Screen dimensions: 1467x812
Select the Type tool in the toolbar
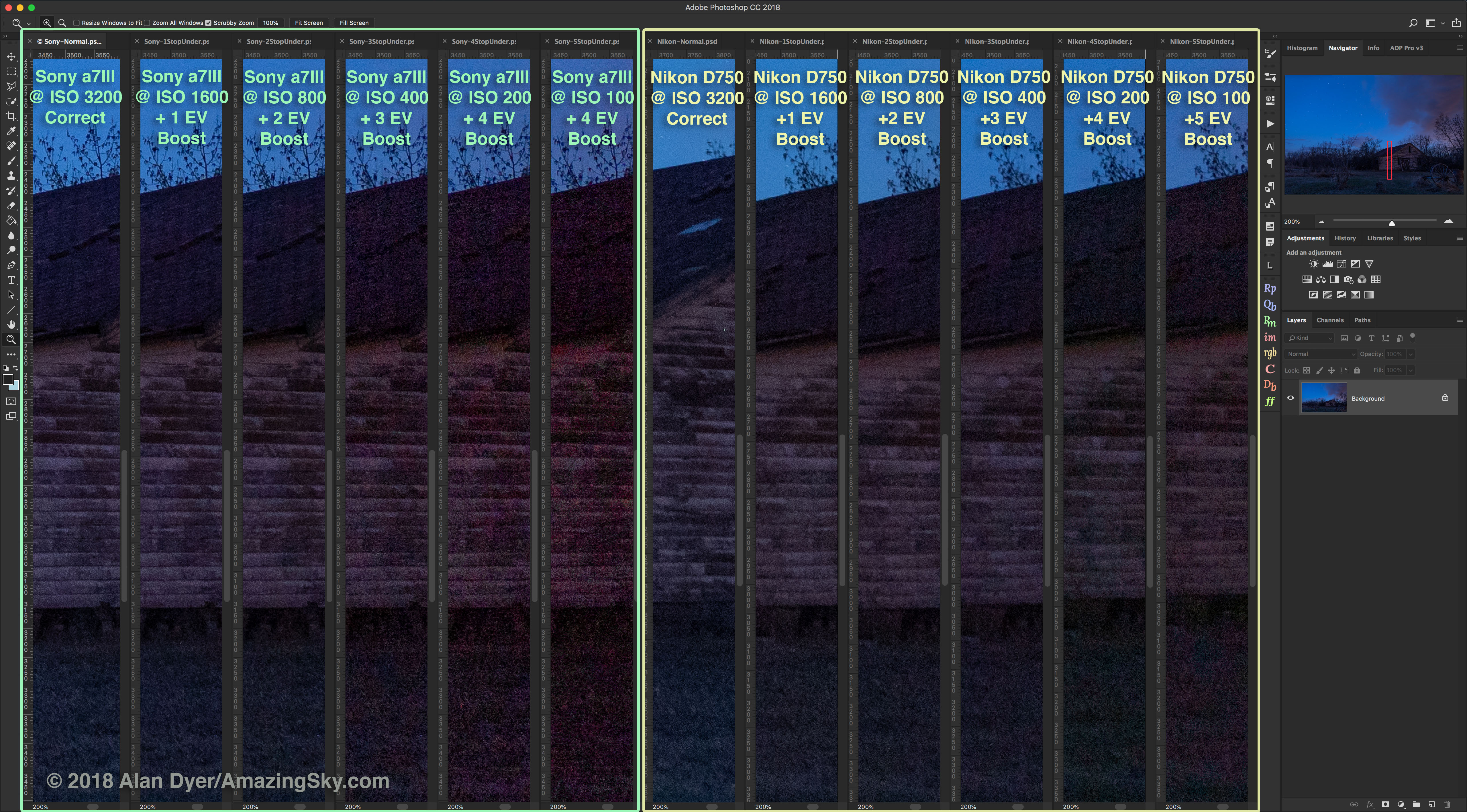[x=11, y=280]
